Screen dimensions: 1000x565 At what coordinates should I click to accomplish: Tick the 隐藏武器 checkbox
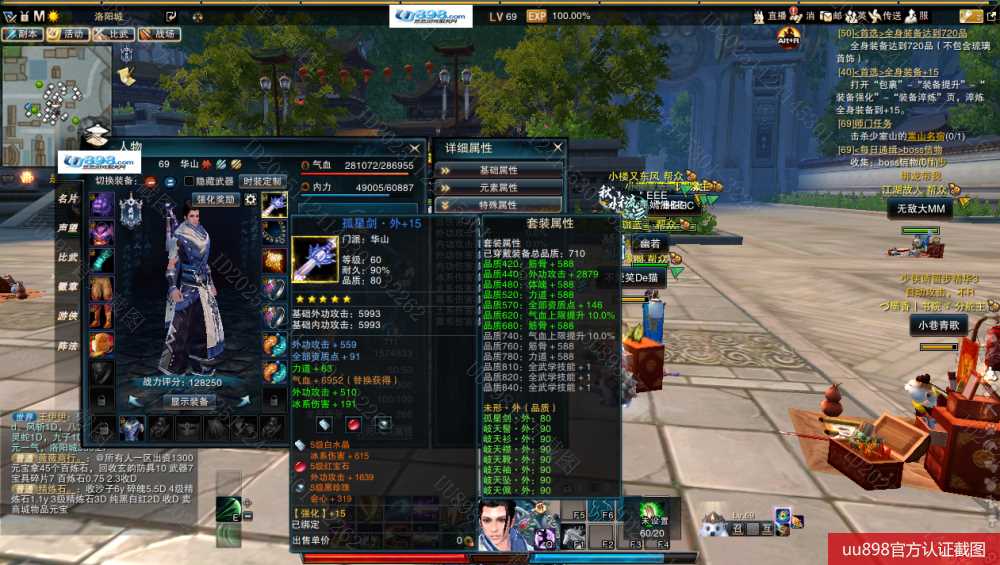pos(190,181)
